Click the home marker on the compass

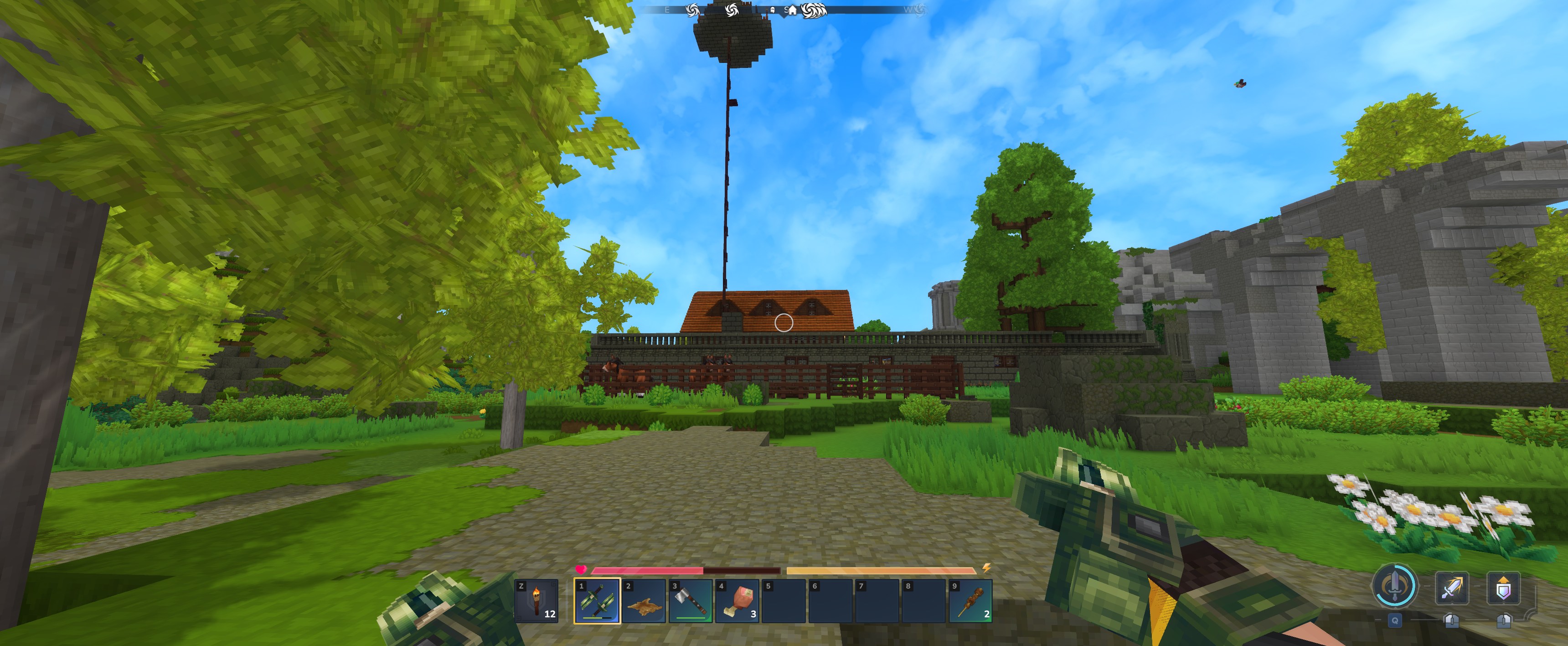click(x=793, y=10)
